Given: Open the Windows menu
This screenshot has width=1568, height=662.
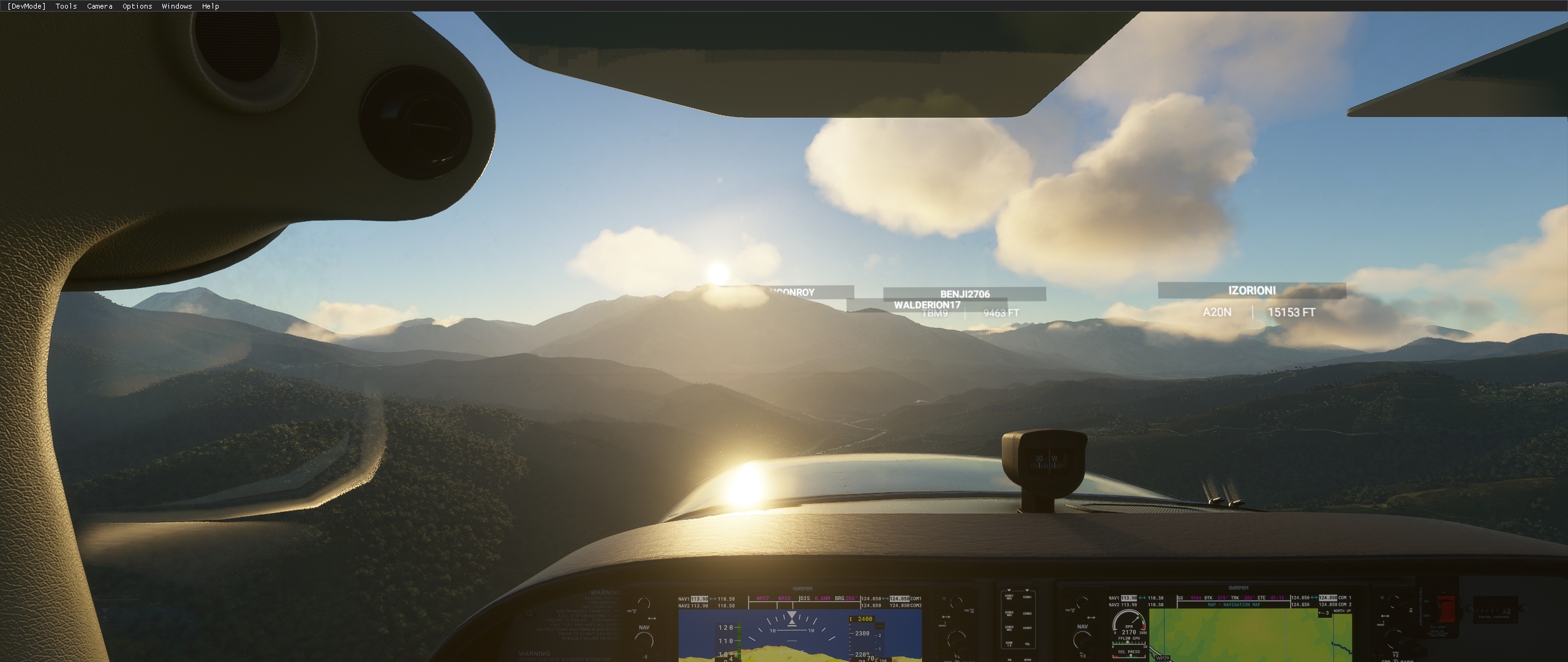Looking at the screenshot, I should 176,6.
